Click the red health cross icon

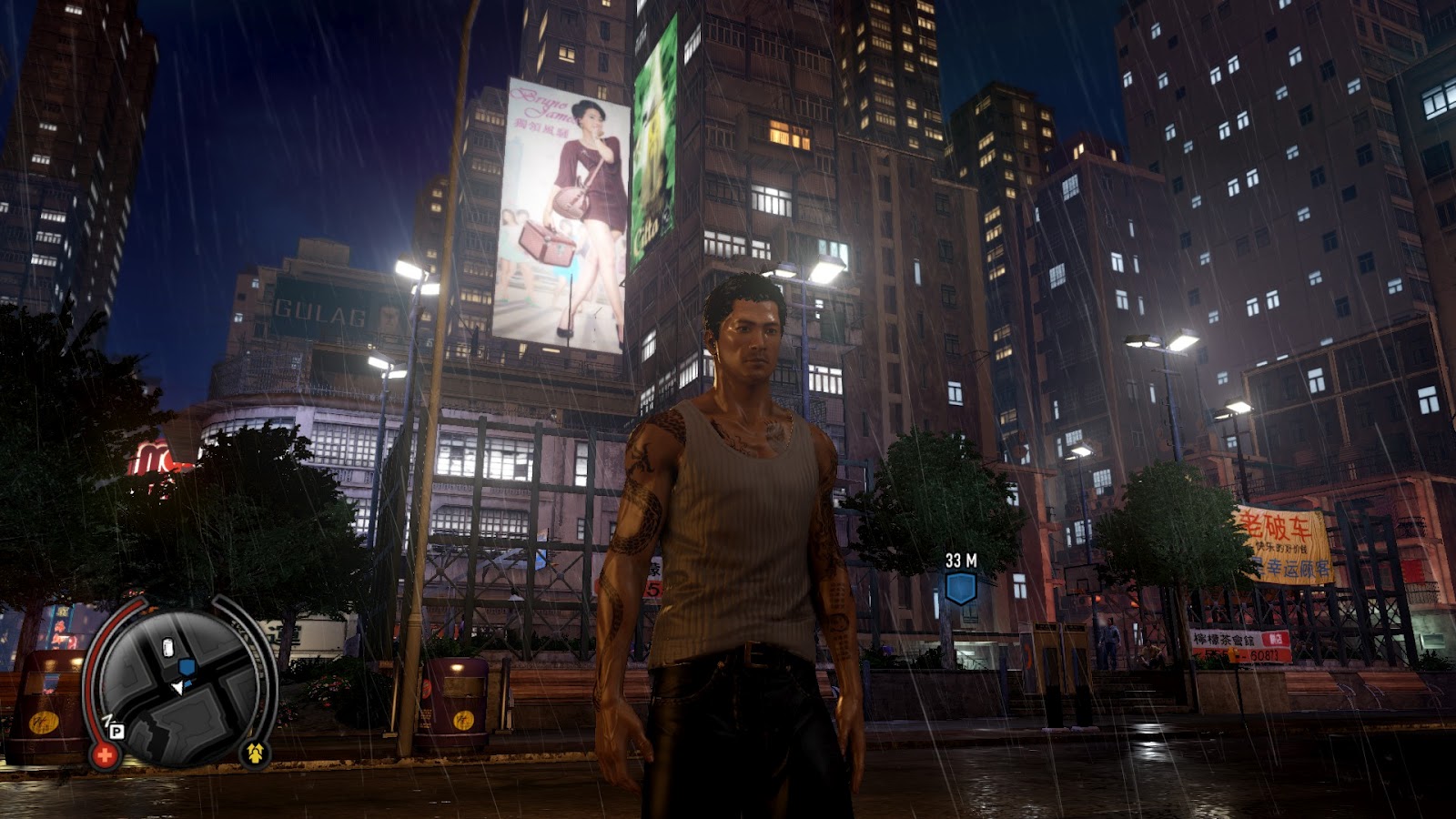click(105, 753)
